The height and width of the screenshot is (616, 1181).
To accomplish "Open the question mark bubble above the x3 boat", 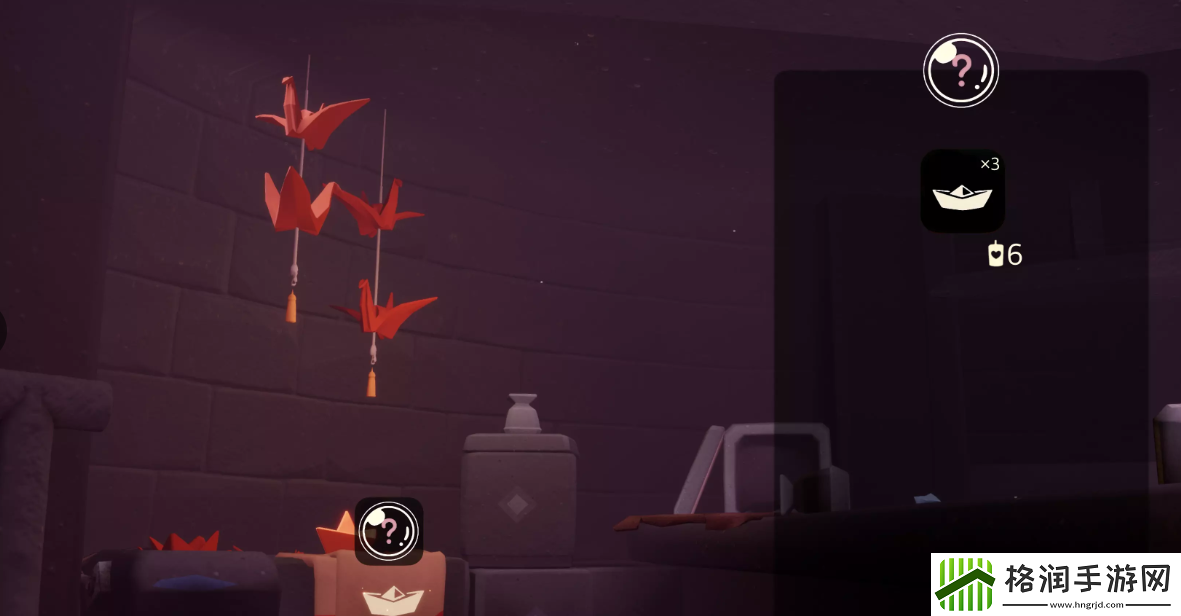I will [960, 70].
